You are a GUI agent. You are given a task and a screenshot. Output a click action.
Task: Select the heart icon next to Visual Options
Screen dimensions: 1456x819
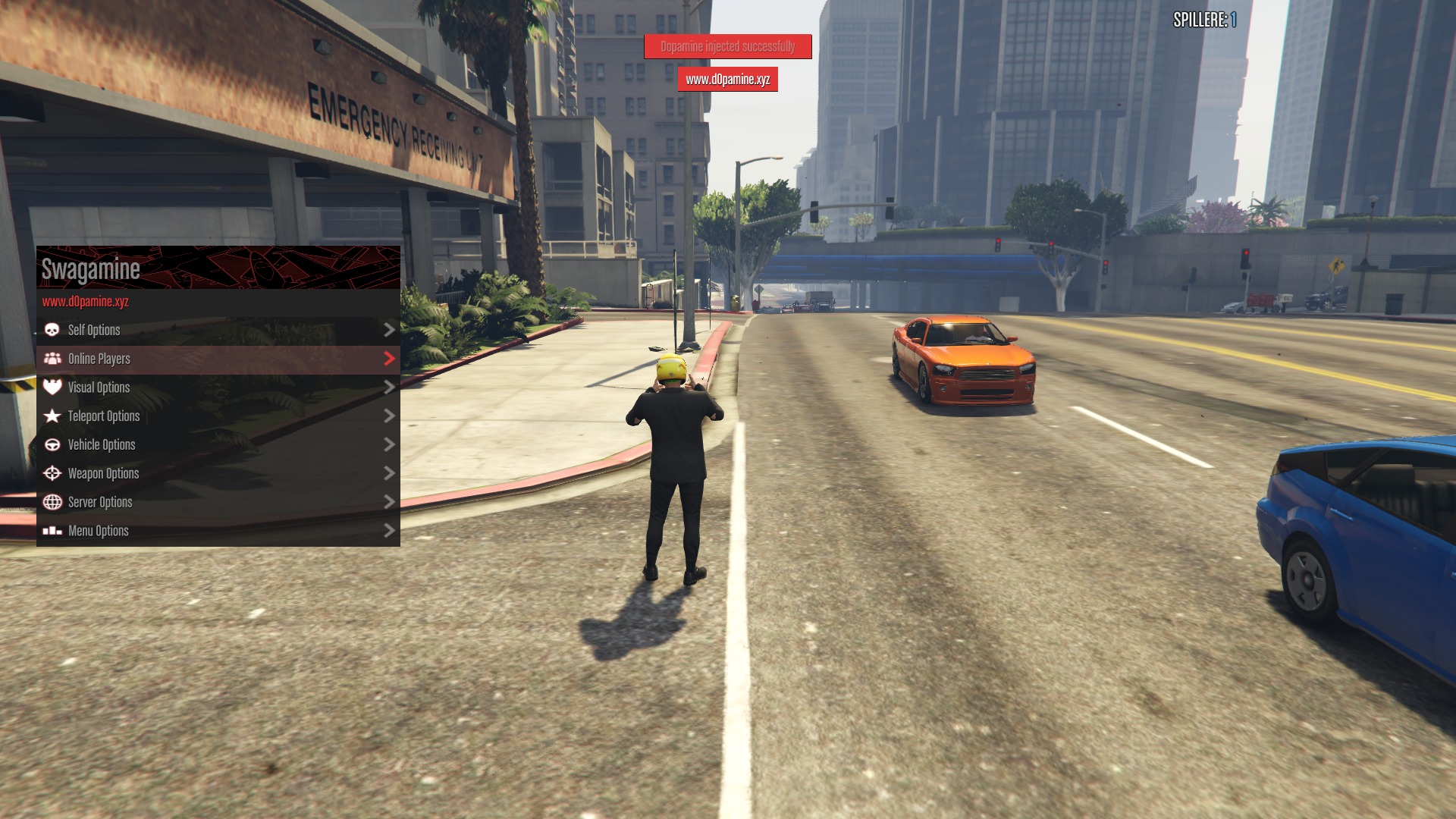(x=52, y=388)
